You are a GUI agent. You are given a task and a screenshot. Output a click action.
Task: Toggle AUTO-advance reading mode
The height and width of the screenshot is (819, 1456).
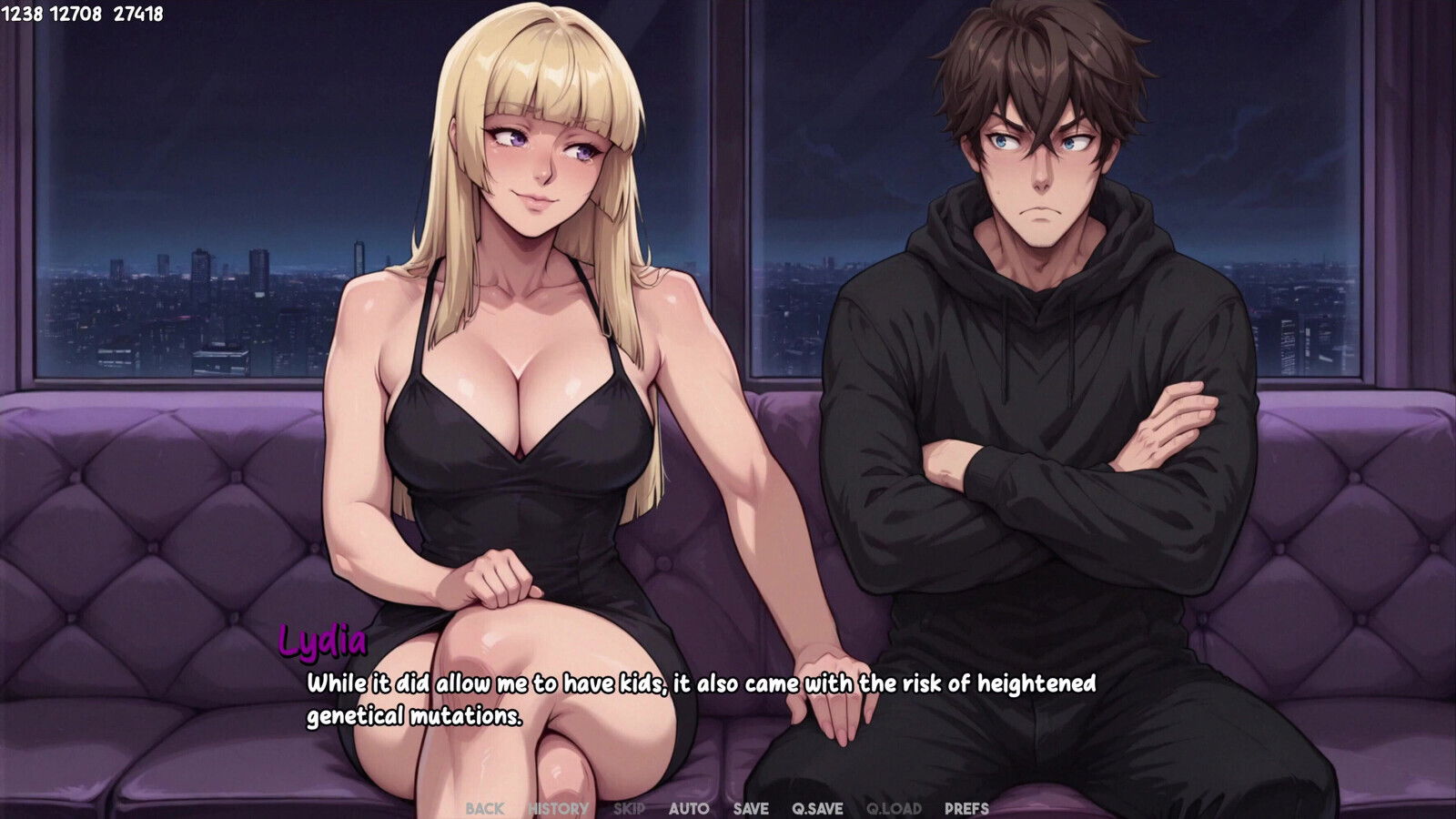(691, 807)
